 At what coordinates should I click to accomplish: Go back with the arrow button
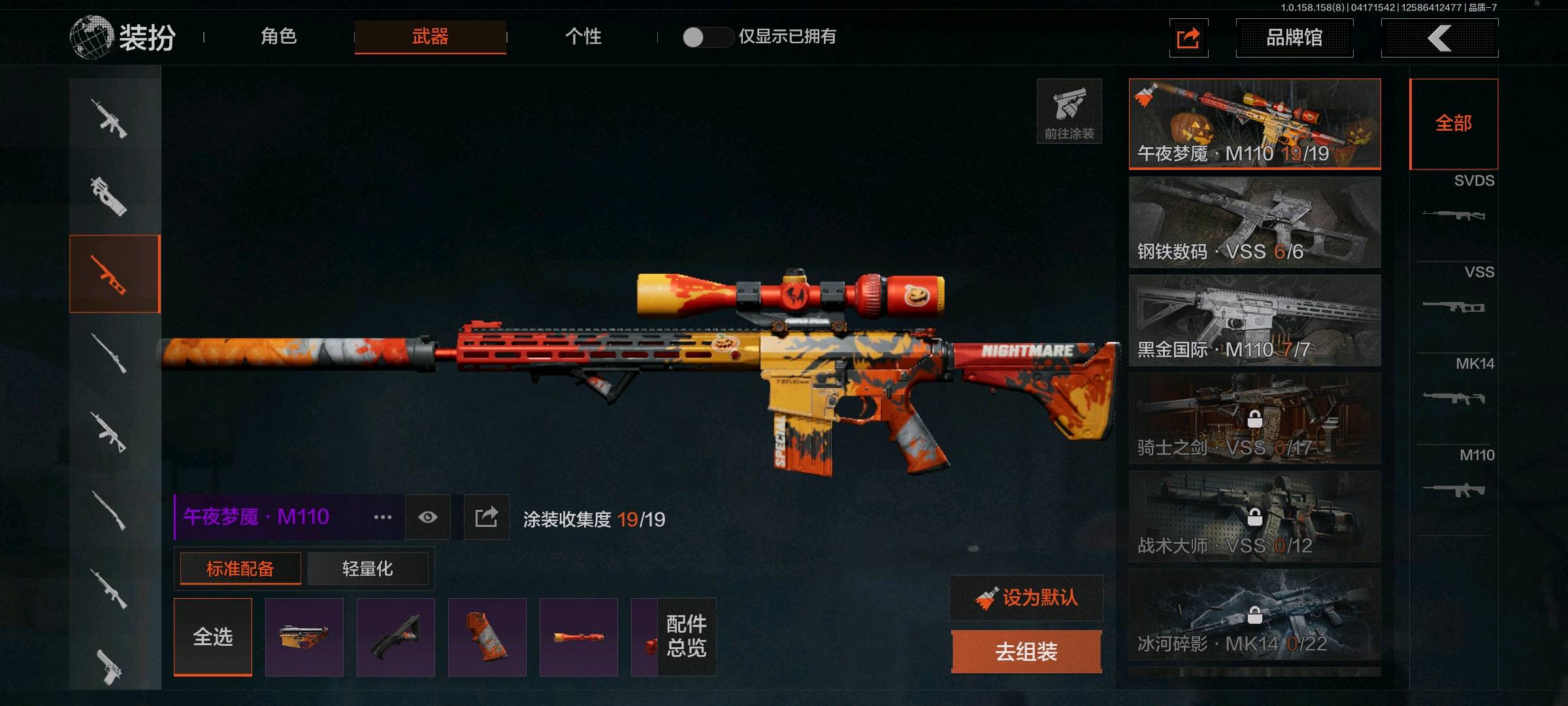click(x=1439, y=38)
